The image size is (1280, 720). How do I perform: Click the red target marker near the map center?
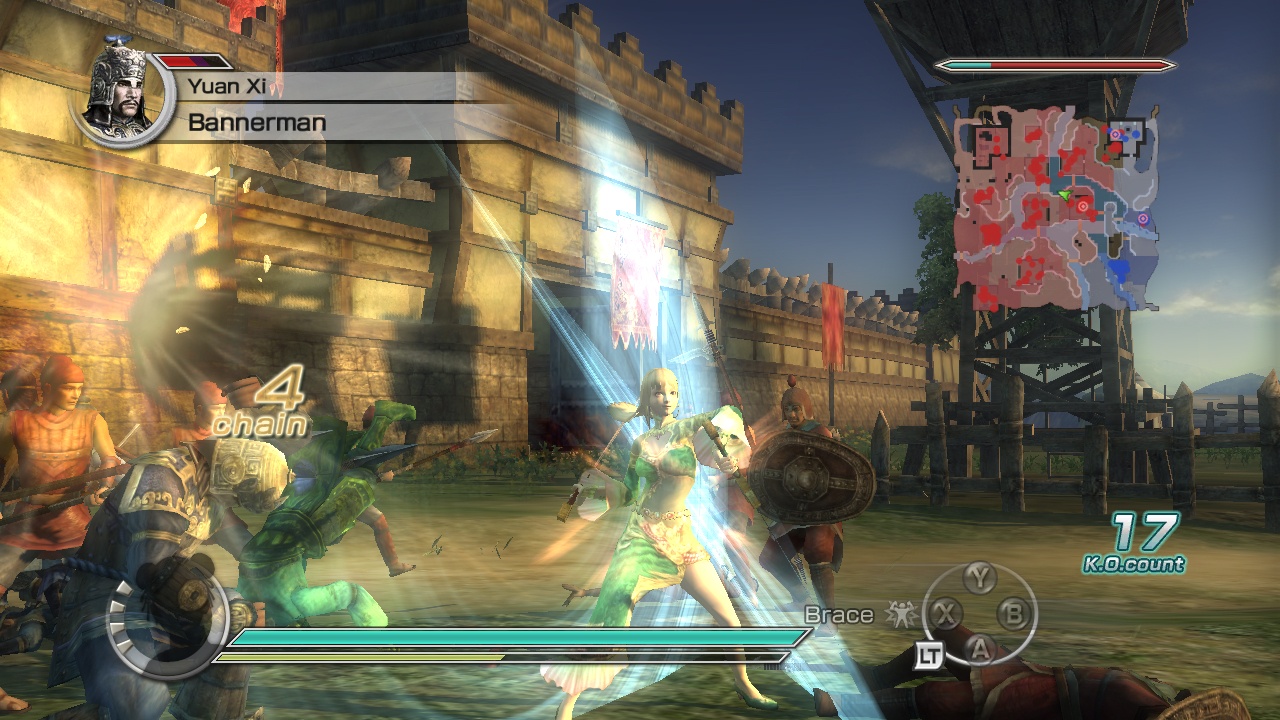tap(1083, 206)
